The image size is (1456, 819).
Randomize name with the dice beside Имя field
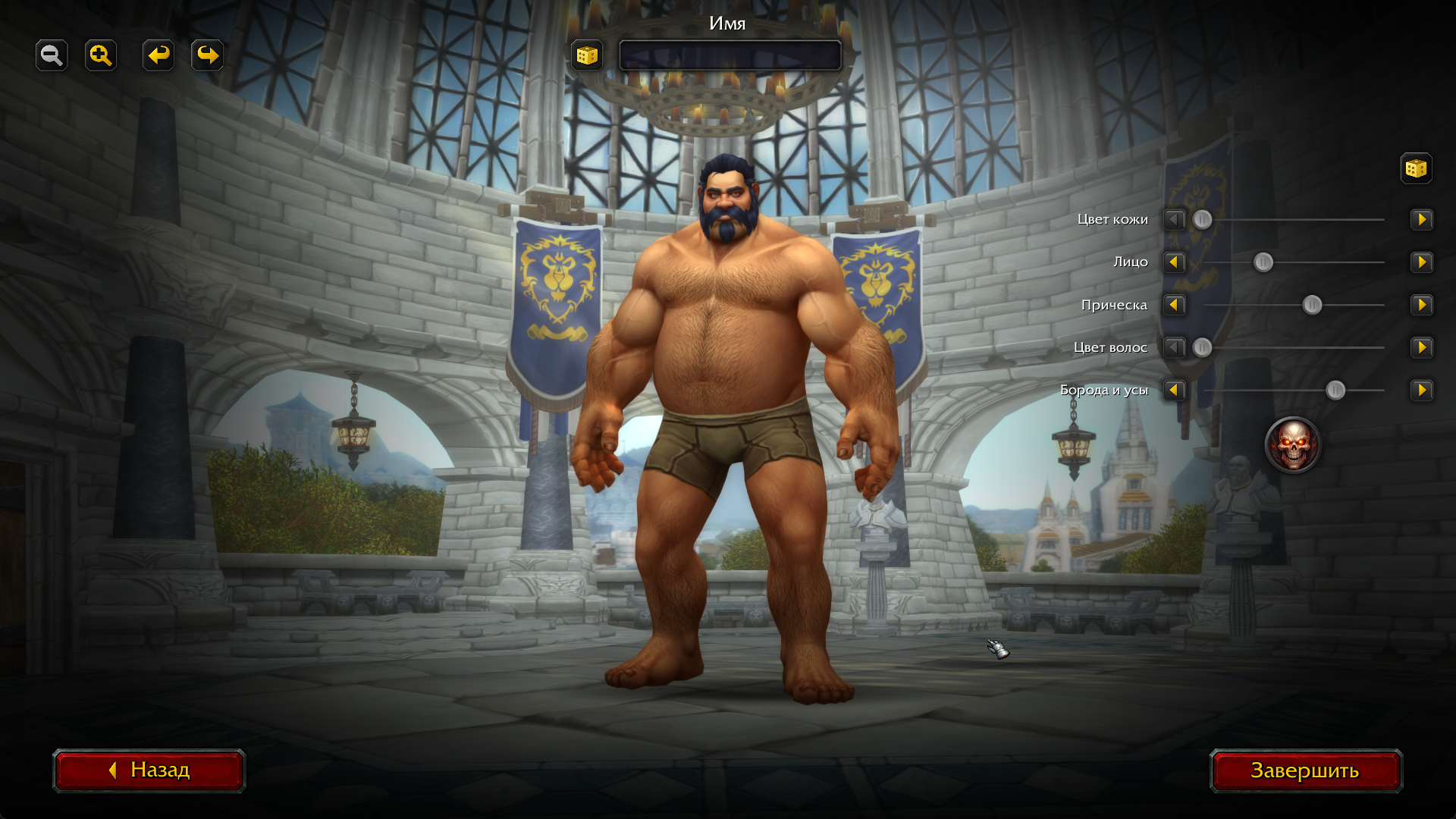coord(587,55)
